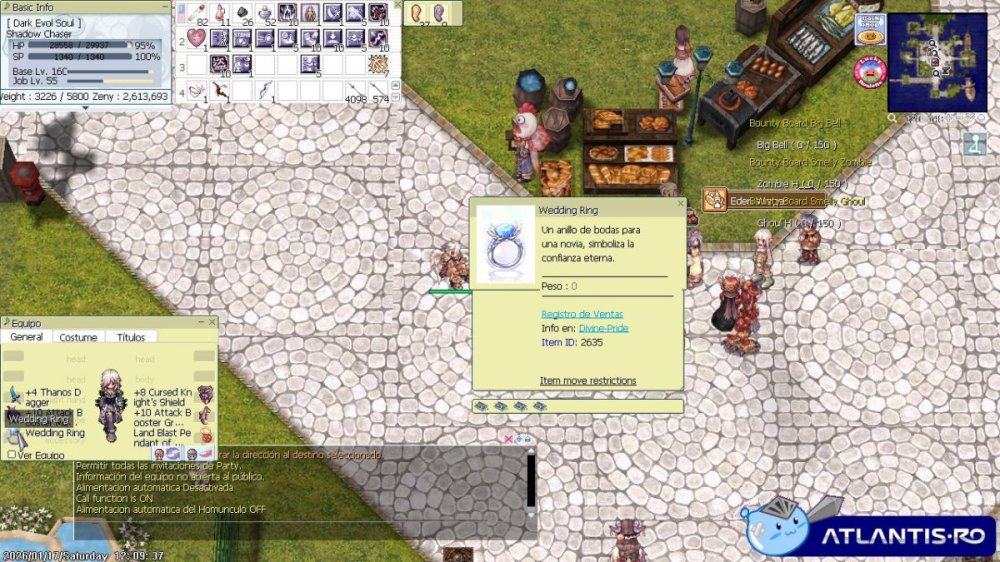This screenshot has height=562, width=1000.
Task: Open the minimap
Action: [x=936, y=62]
